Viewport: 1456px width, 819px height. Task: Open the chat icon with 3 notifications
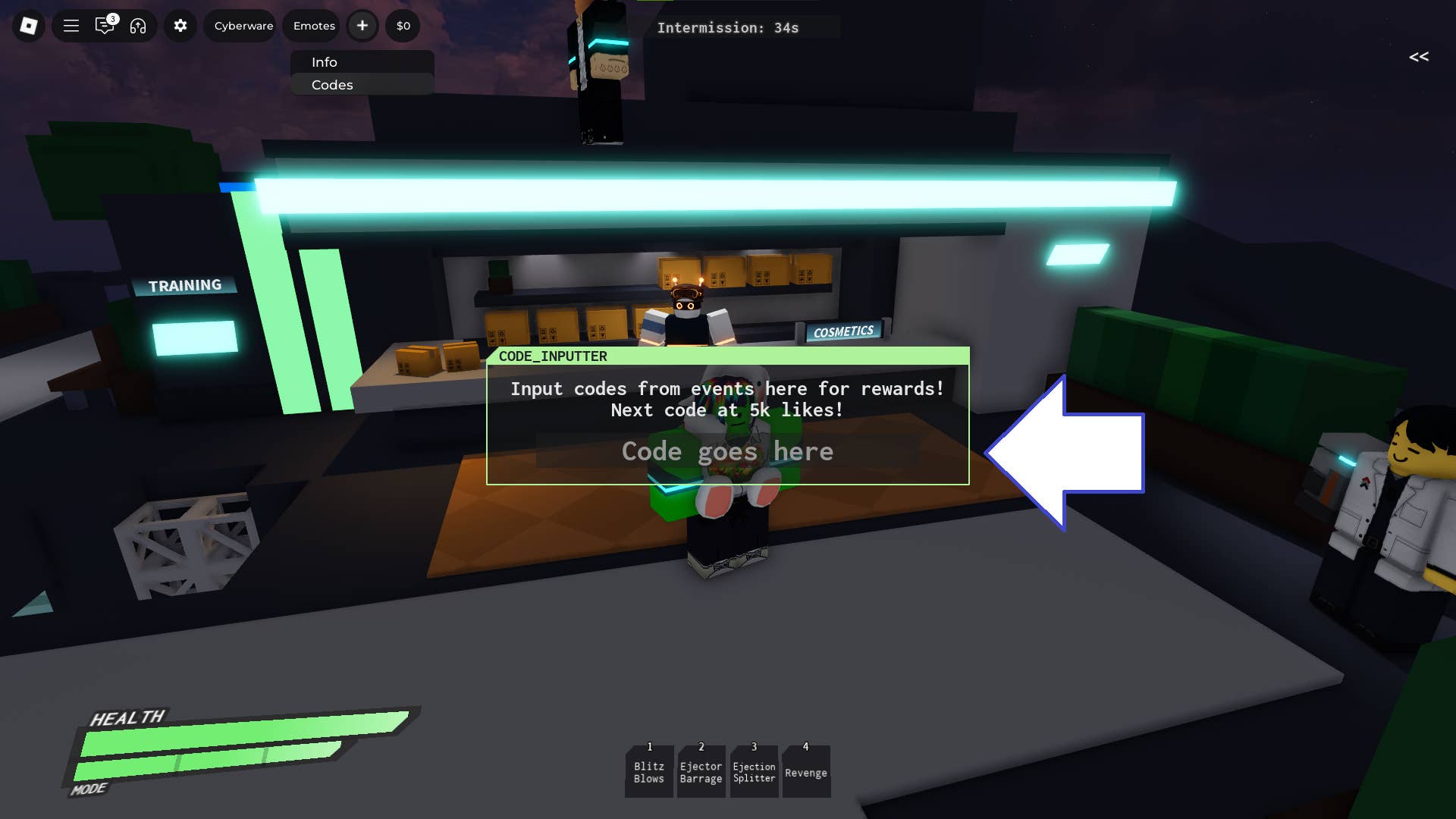point(105,26)
